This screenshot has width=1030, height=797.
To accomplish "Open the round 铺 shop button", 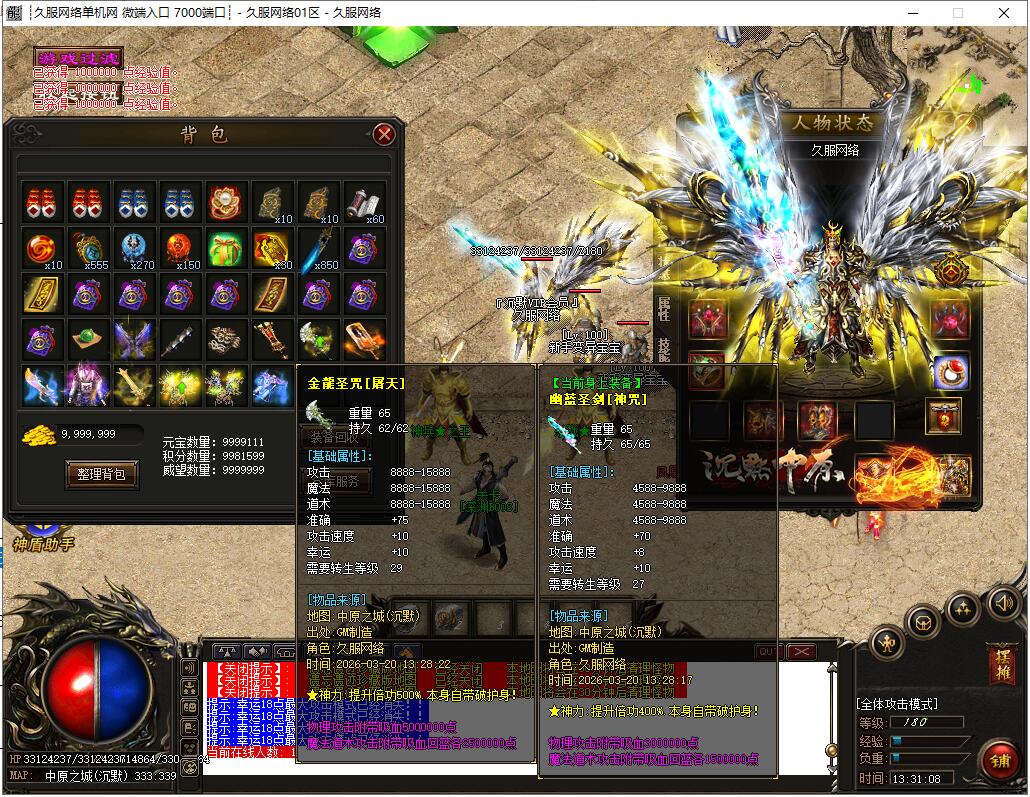I will (997, 762).
